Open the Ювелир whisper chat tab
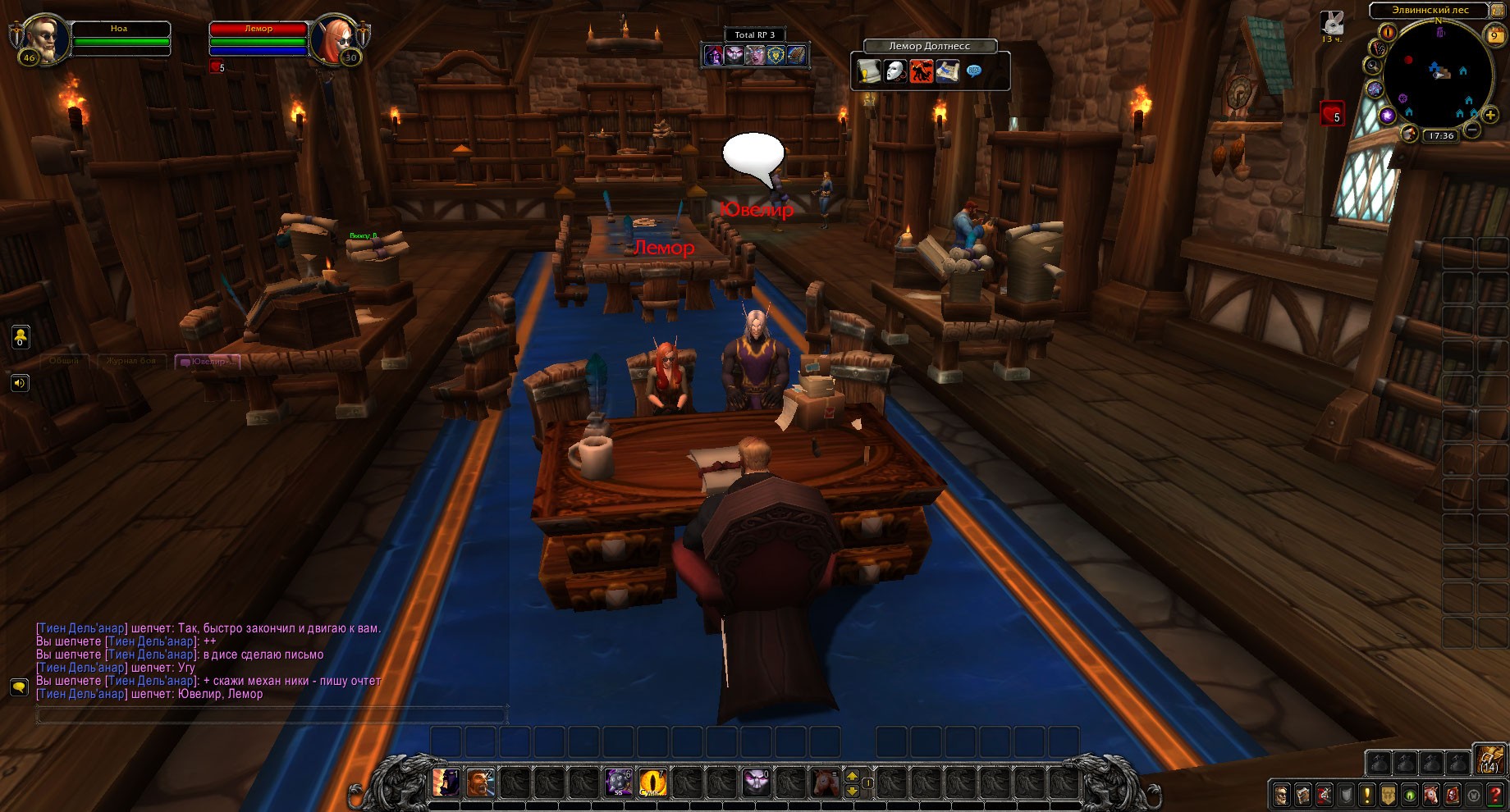Screen dimensions: 1510x812 tap(208, 361)
